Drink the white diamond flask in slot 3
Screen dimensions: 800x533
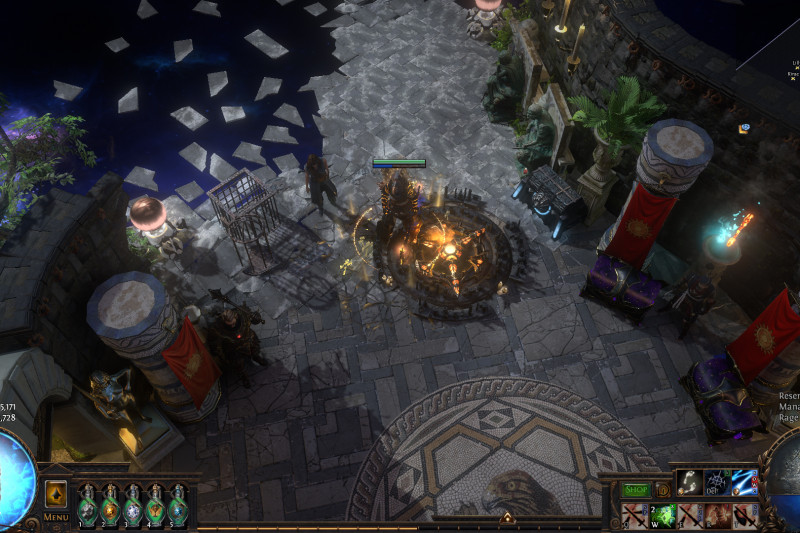tap(133, 507)
